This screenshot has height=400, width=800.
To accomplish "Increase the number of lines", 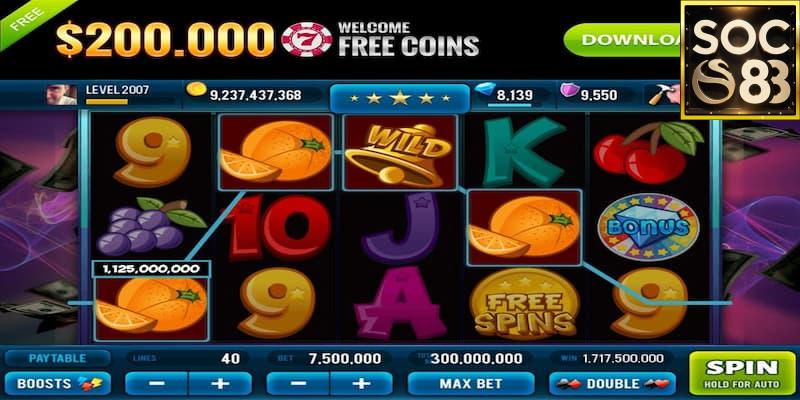I will [220, 383].
